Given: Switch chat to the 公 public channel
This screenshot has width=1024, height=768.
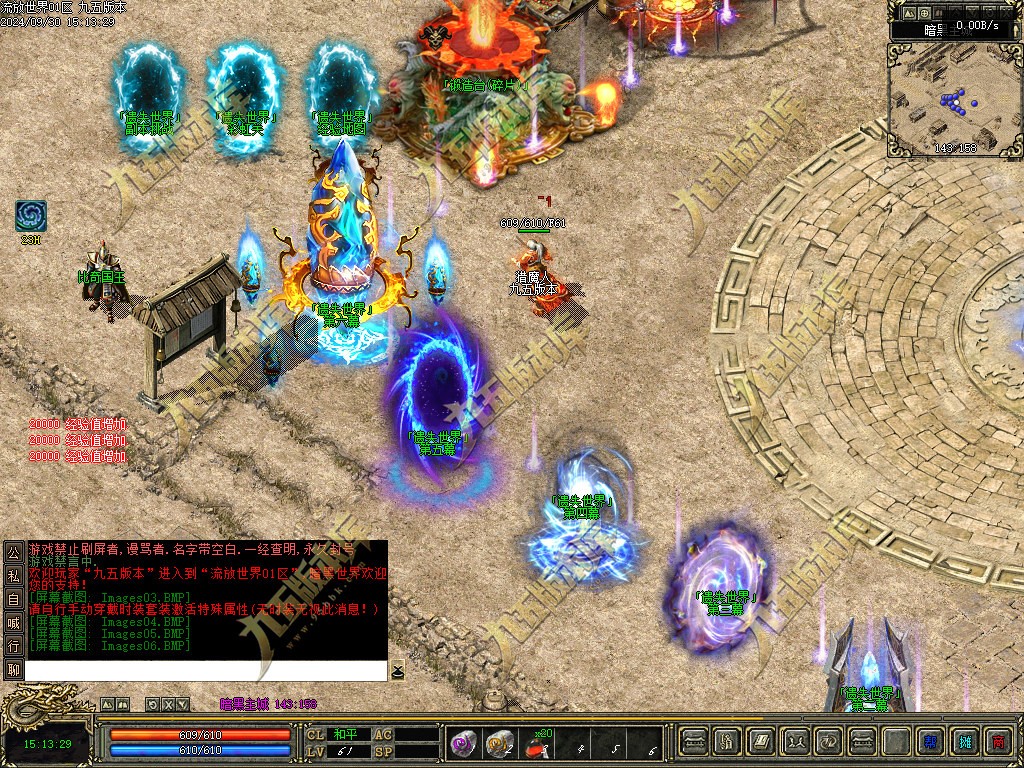Looking at the screenshot, I should (13, 552).
